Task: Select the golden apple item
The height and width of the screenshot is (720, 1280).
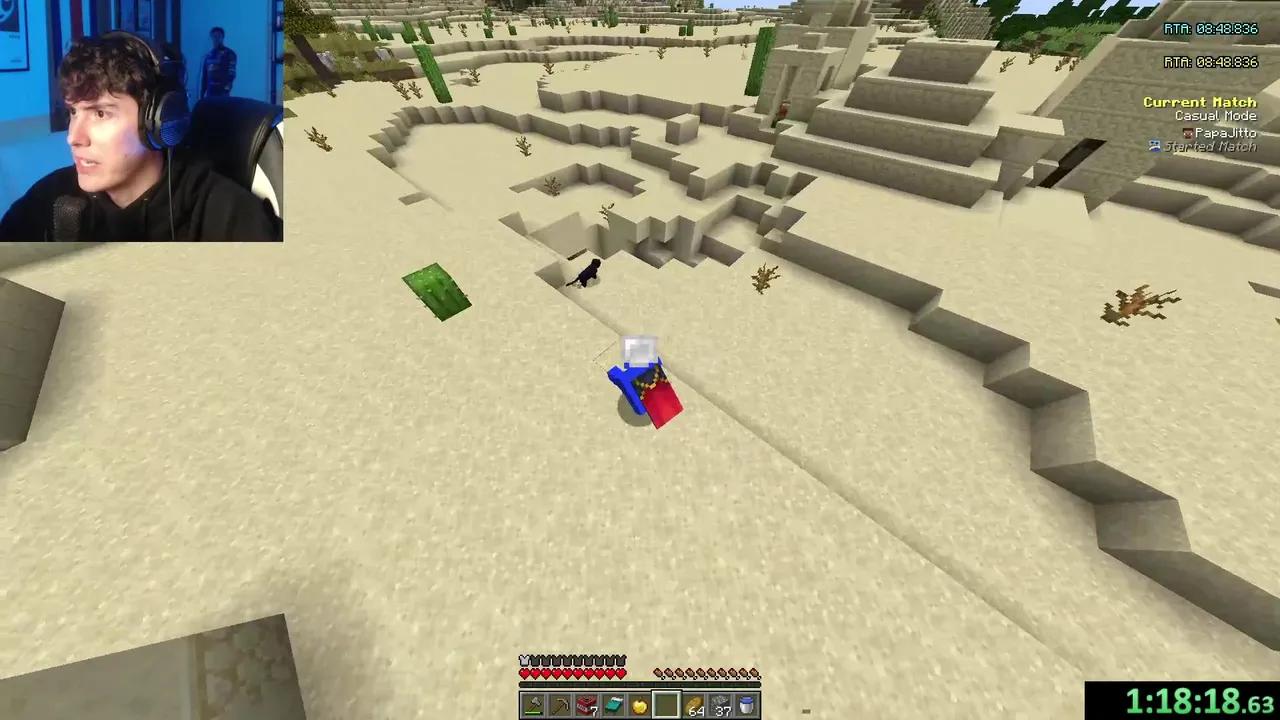Action: (x=639, y=704)
